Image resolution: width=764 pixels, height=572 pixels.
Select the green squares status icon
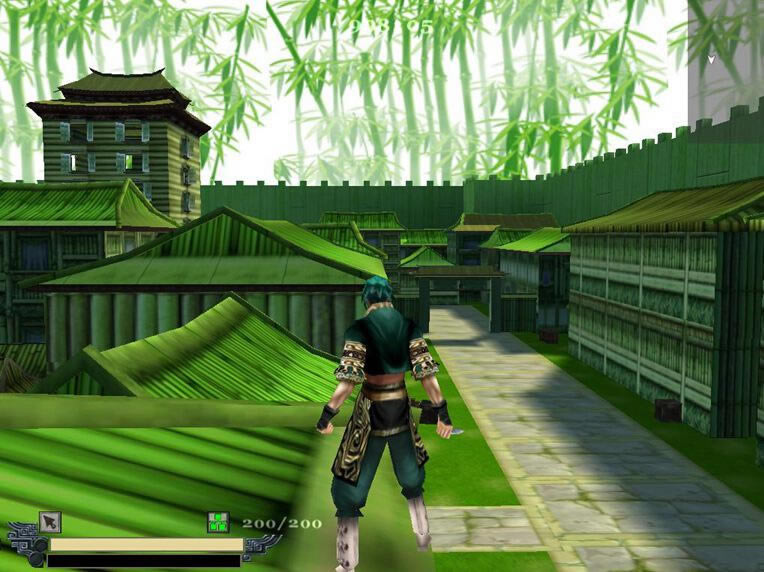click(218, 522)
